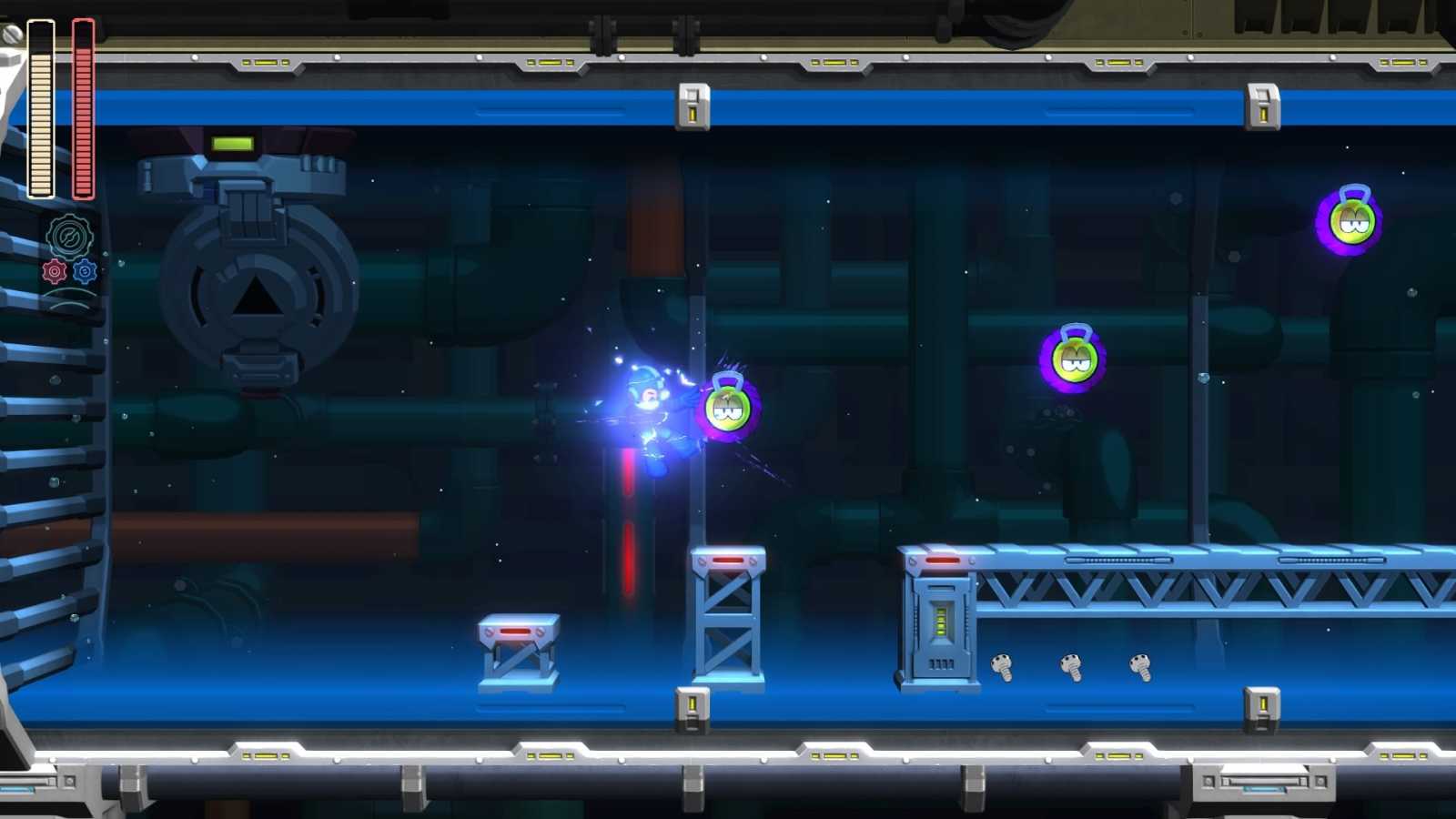Click the latch panel on the upper blue rail
This screenshot has width=1456, height=819.
[693, 107]
